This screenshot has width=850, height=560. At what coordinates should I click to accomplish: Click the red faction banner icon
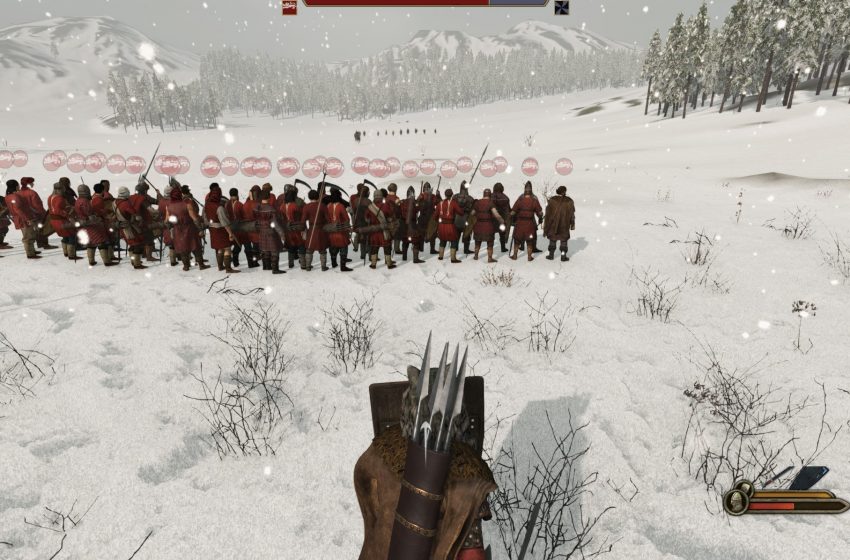[289, 7]
